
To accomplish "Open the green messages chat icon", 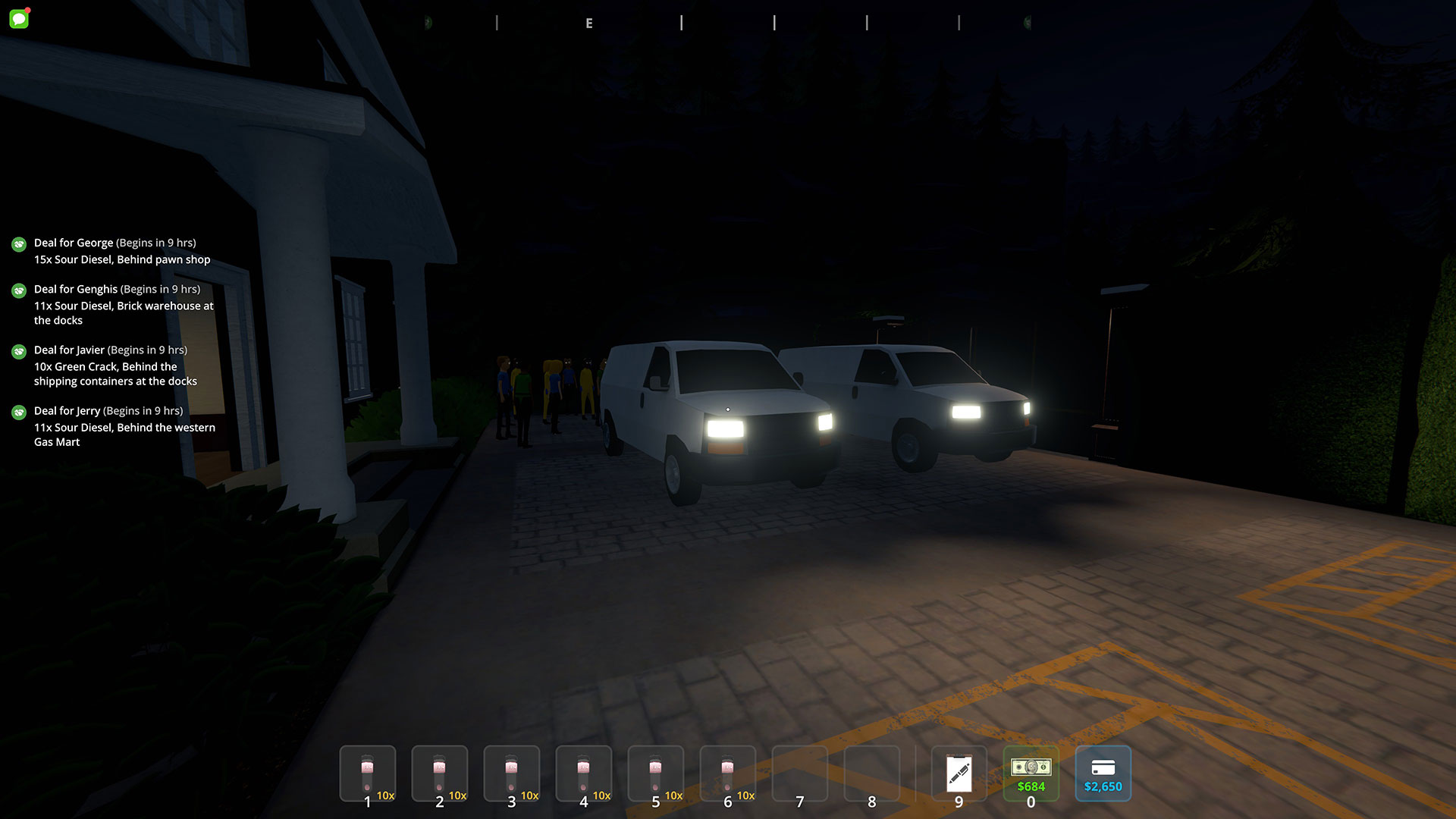I will tap(19, 18).
